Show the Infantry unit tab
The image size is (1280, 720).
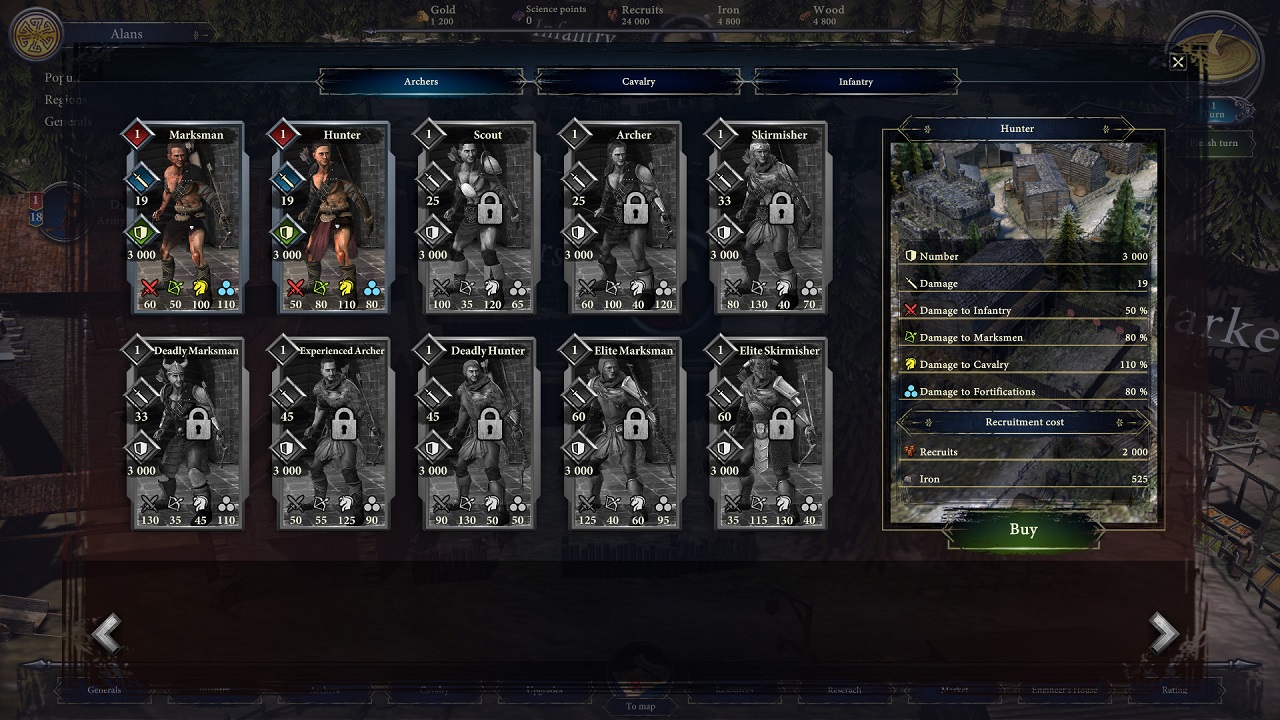click(x=855, y=81)
